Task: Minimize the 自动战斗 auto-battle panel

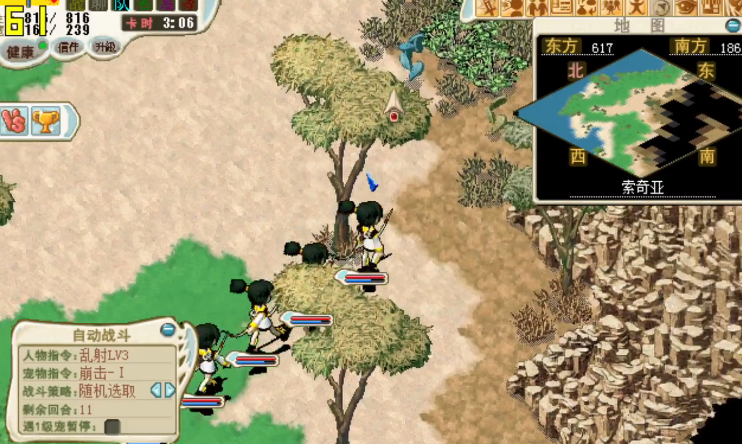Action: click(167, 328)
